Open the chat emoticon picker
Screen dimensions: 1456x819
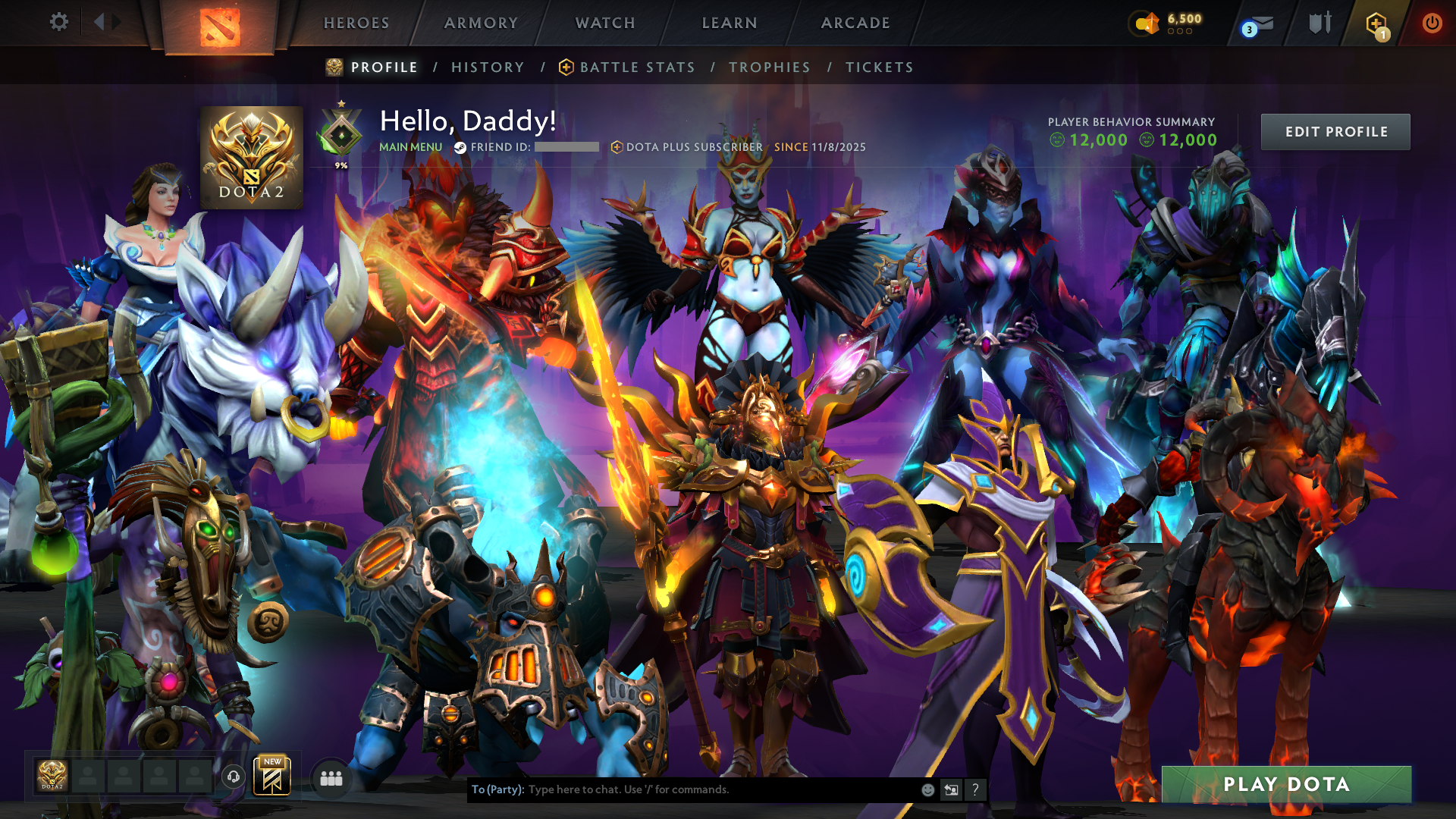pos(927,790)
